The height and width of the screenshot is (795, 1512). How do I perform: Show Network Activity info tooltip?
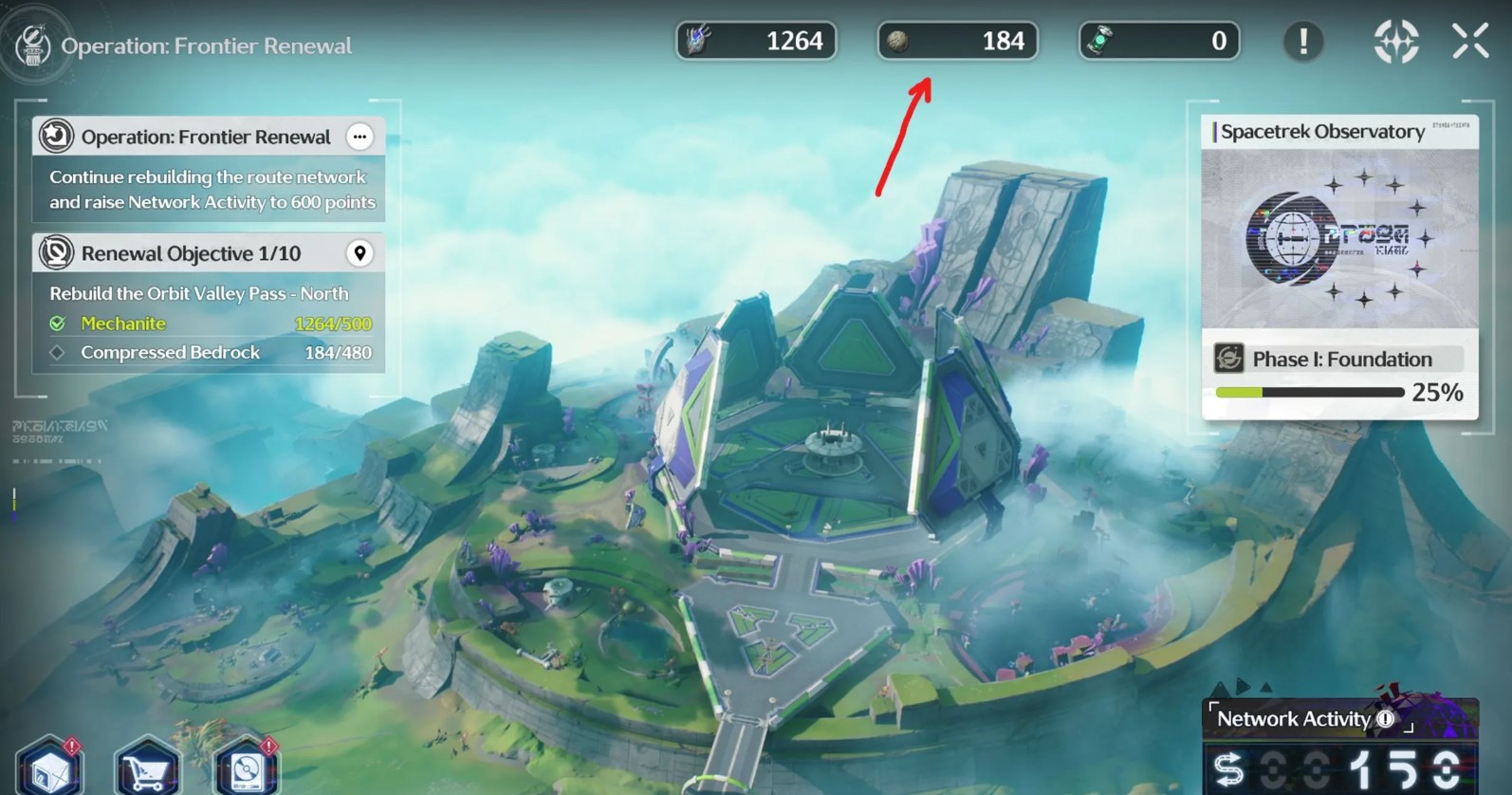click(x=1386, y=719)
